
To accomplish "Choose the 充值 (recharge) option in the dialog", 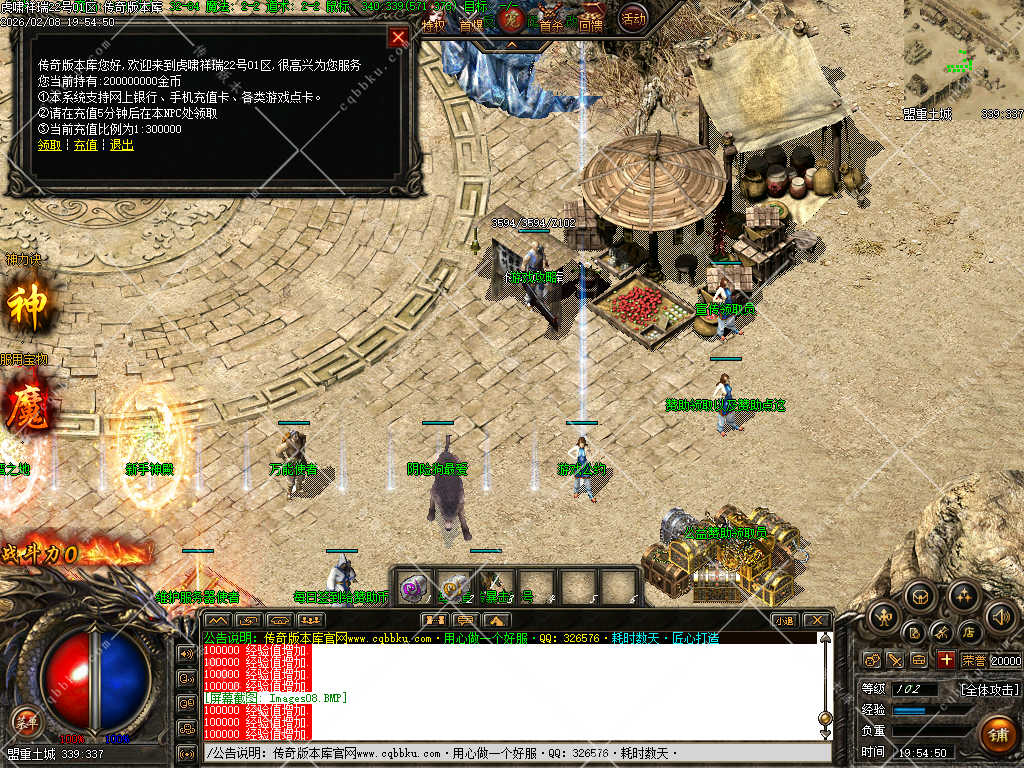I will pyautogui.click(x=85, y=145).
